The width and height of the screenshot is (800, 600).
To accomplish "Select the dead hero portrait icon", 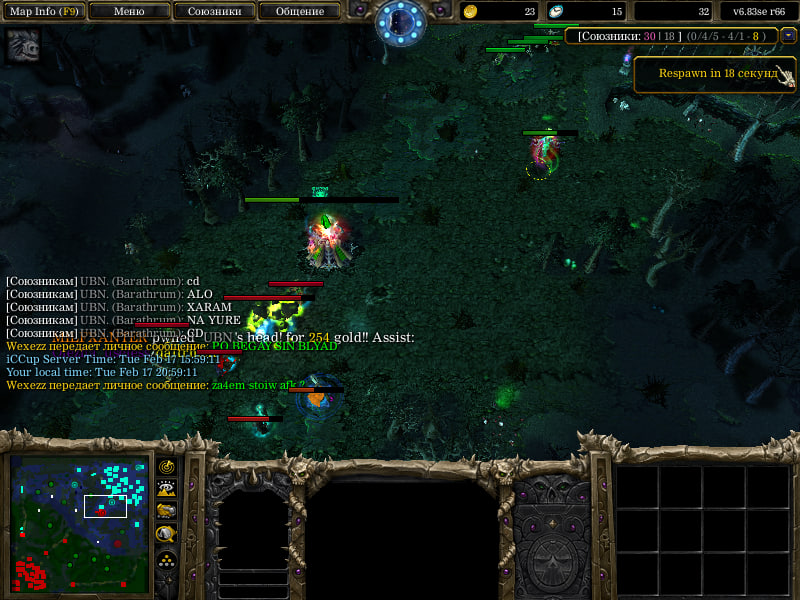I will (23, 46).
